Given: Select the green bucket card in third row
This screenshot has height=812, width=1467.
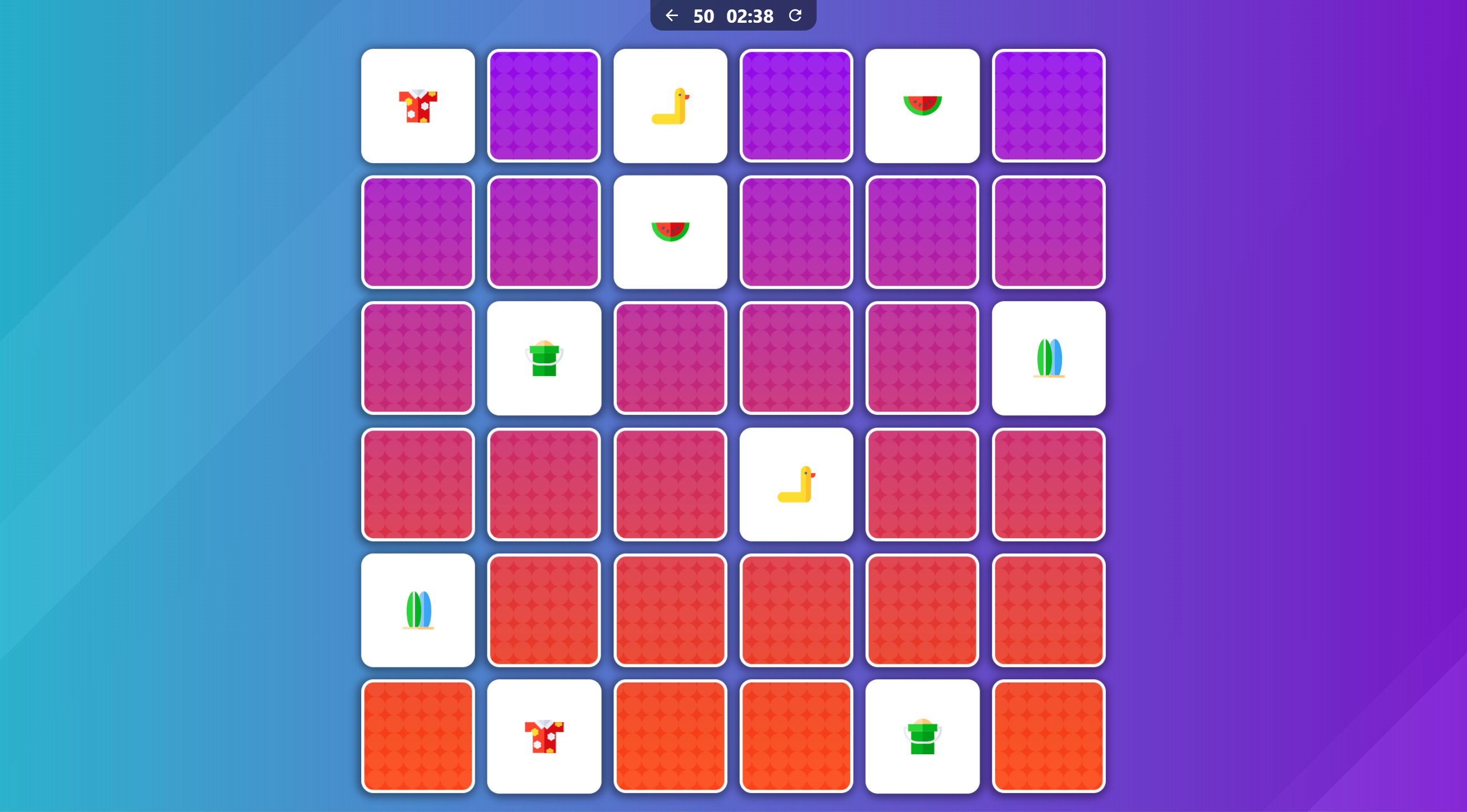Looking at the screenshot, I should (x=544, y=358).
